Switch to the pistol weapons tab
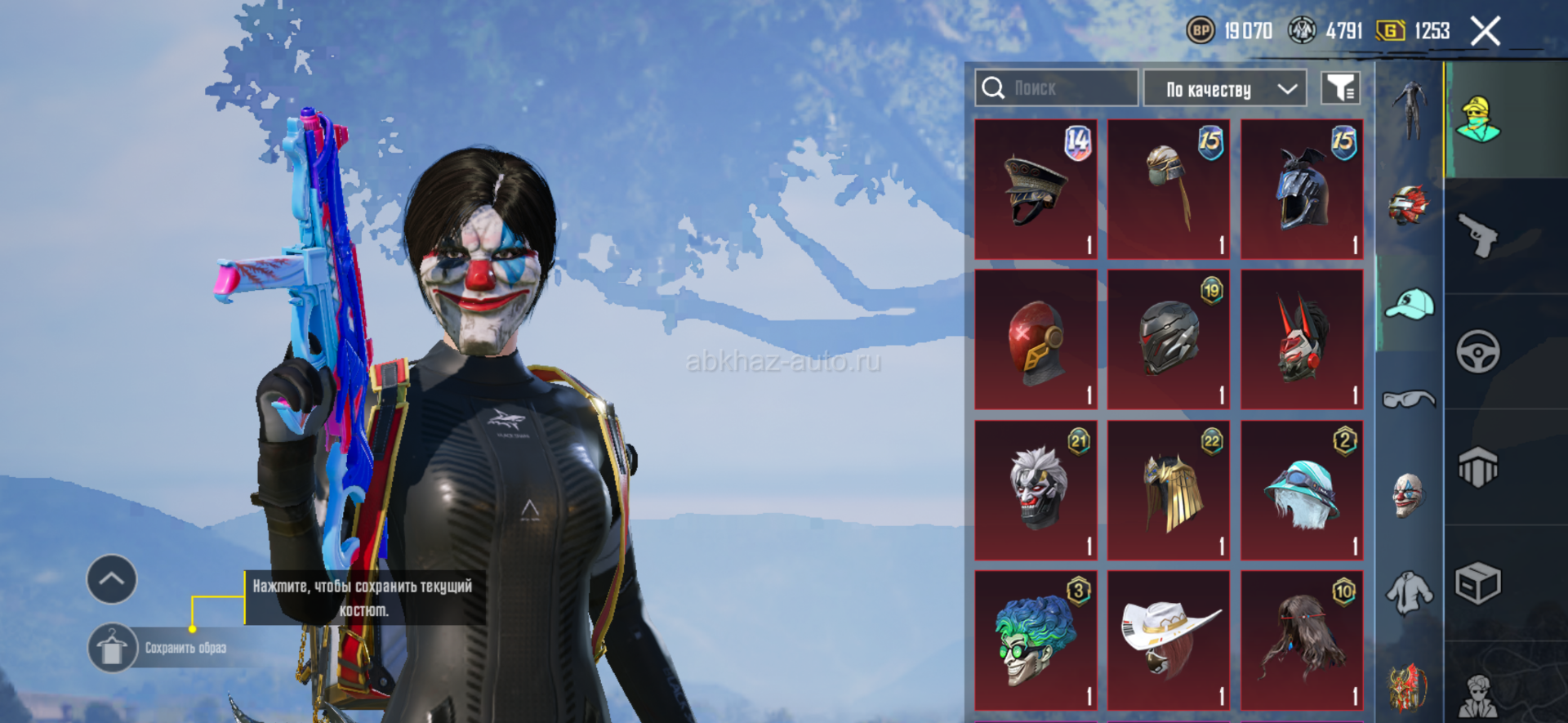1568x723 pixels. coord(1478,236)
